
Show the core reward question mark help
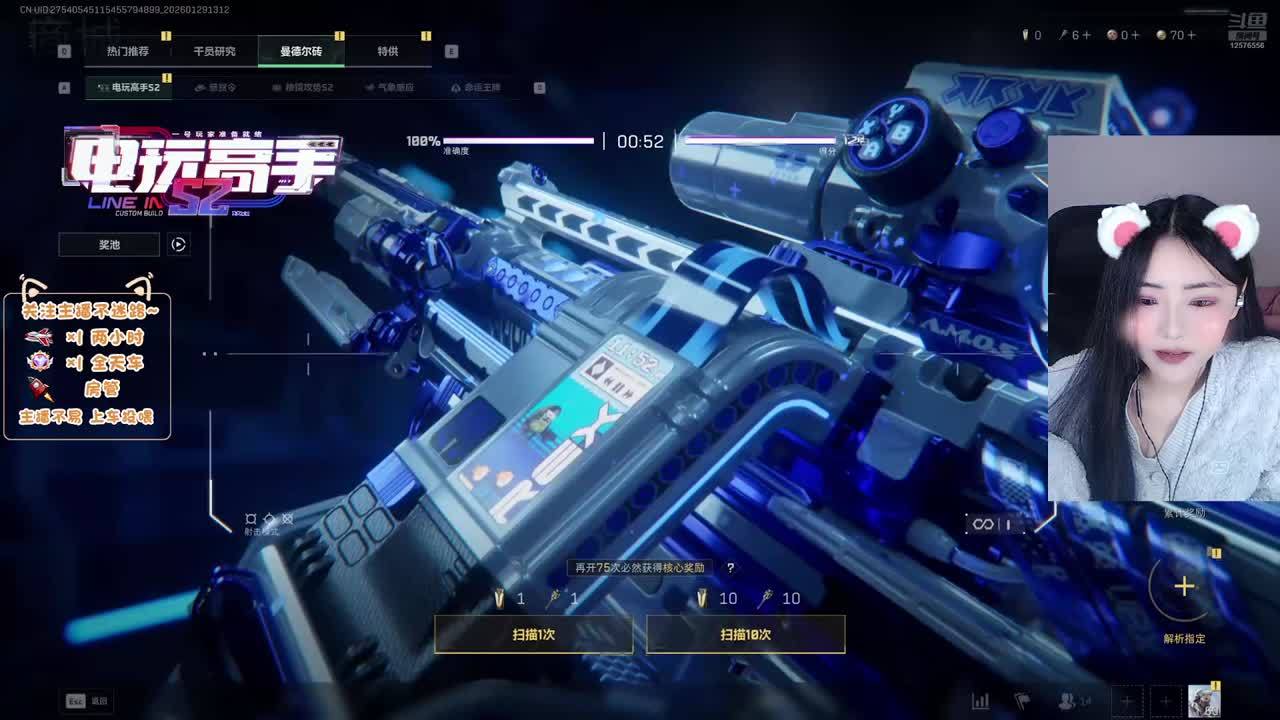[x=730, y=568]
